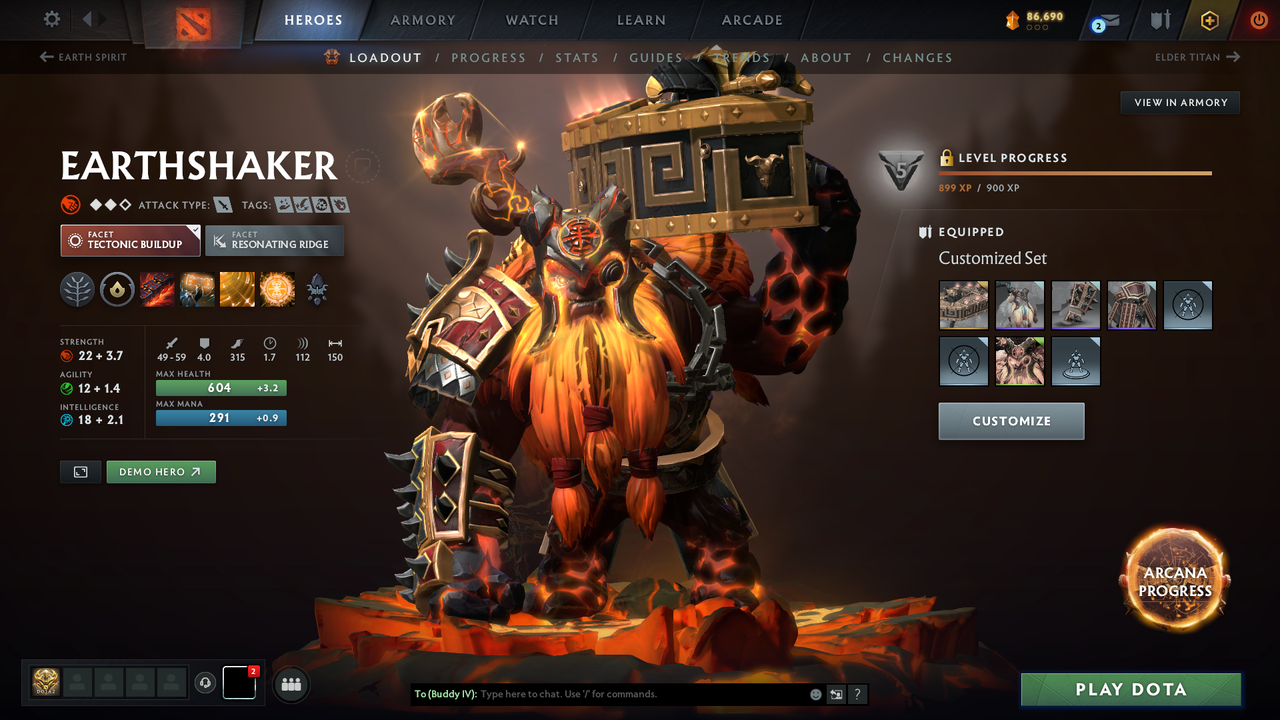1280x720 pixels.
Task: Select the Enchant Totem ability icon
Action: click(x=196, y=290)
